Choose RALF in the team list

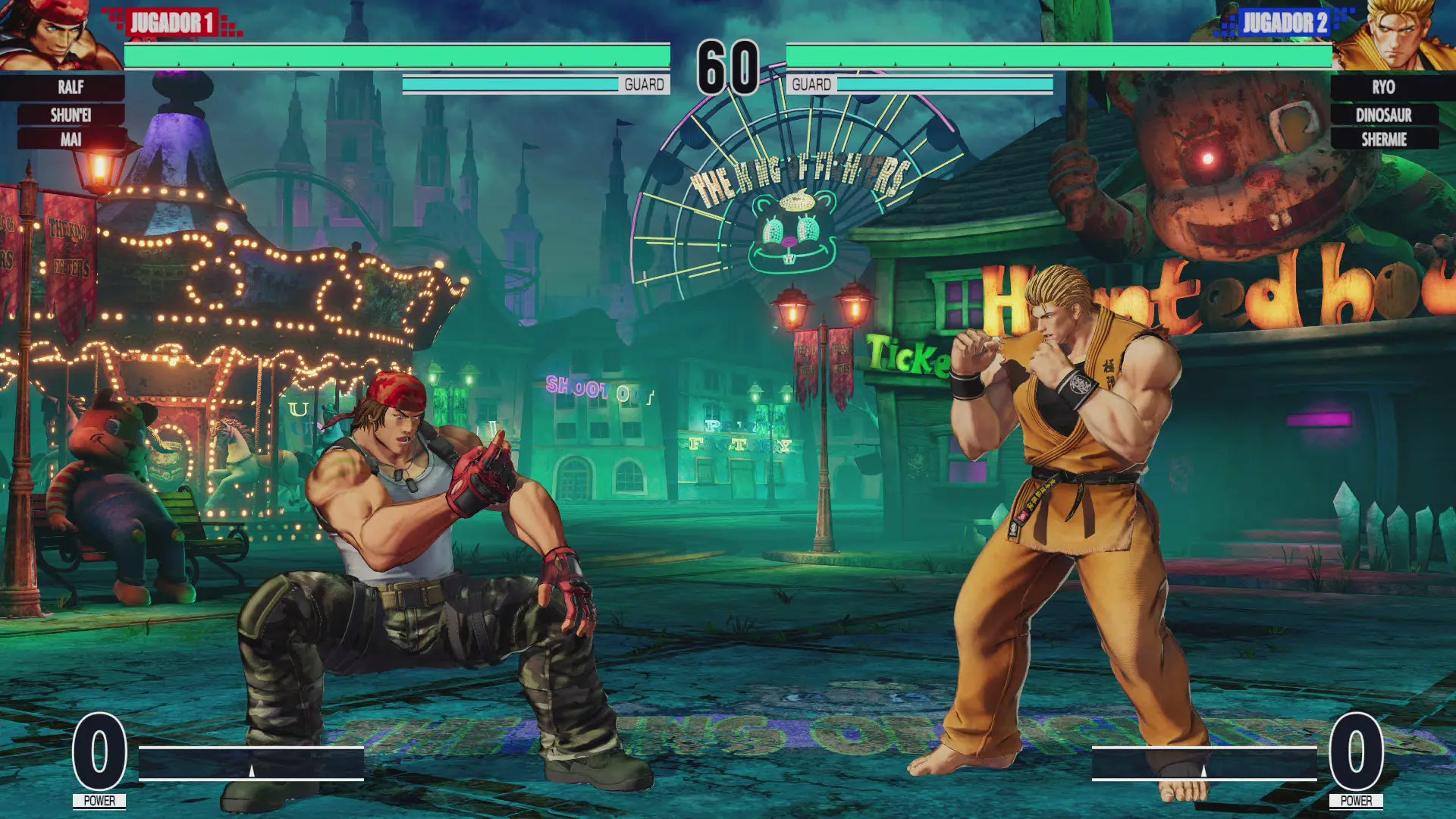pos(71,87)
